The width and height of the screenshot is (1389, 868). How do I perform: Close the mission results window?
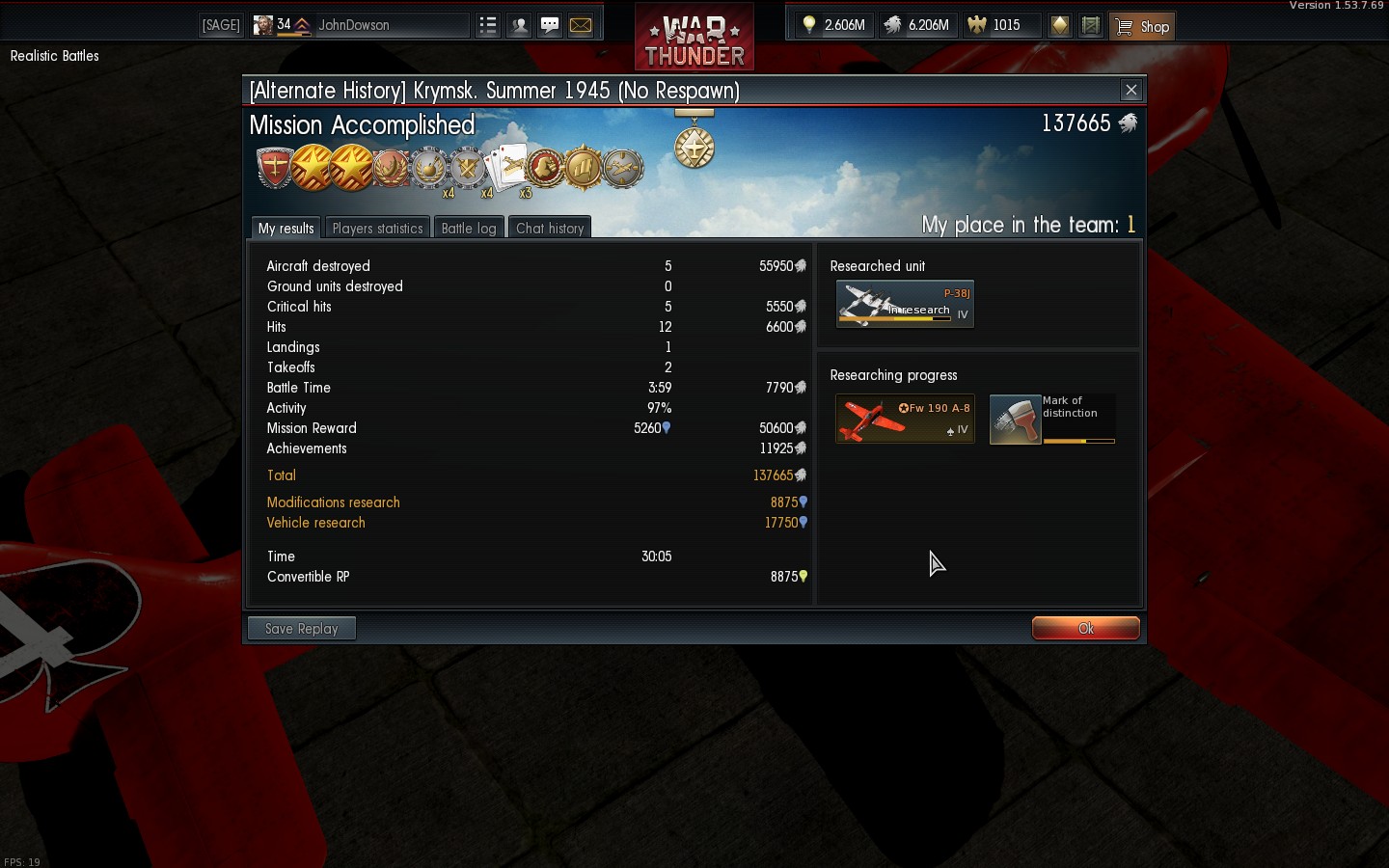tap(1131, 91)
